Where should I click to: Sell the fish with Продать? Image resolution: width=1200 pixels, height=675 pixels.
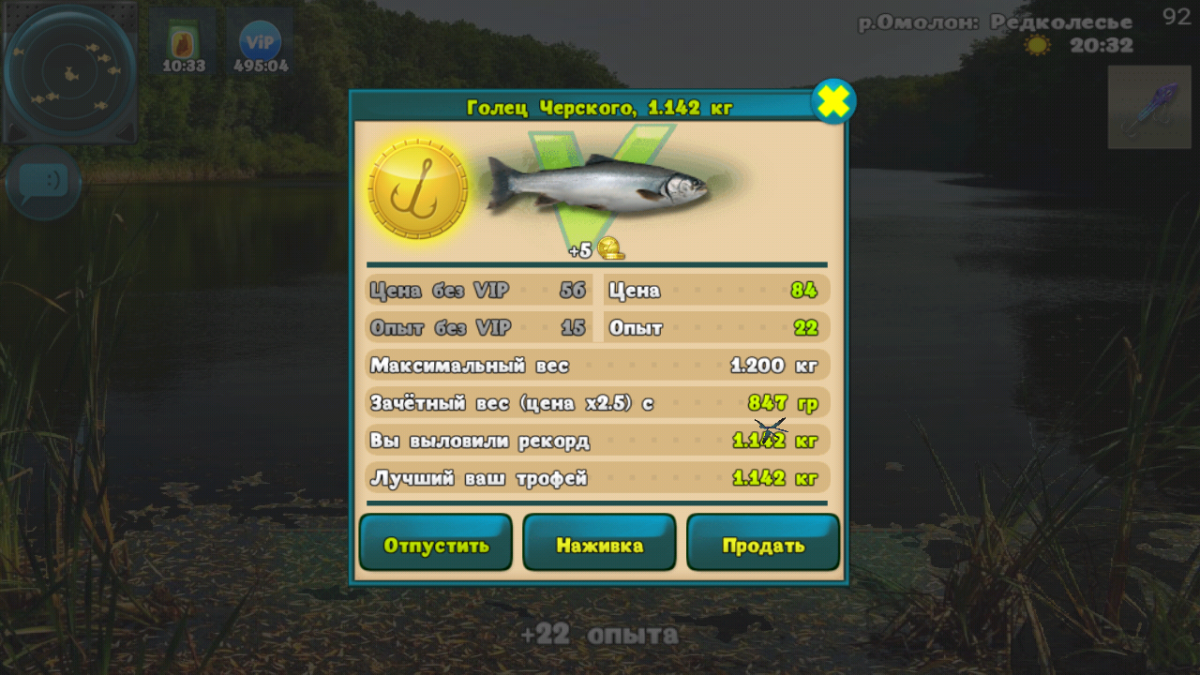763,544
